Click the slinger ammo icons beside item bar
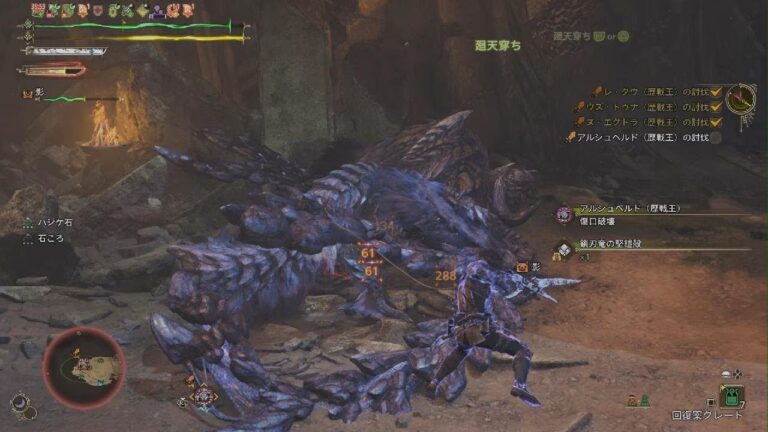This screenshot has height=432, width=768. point(640,400)
